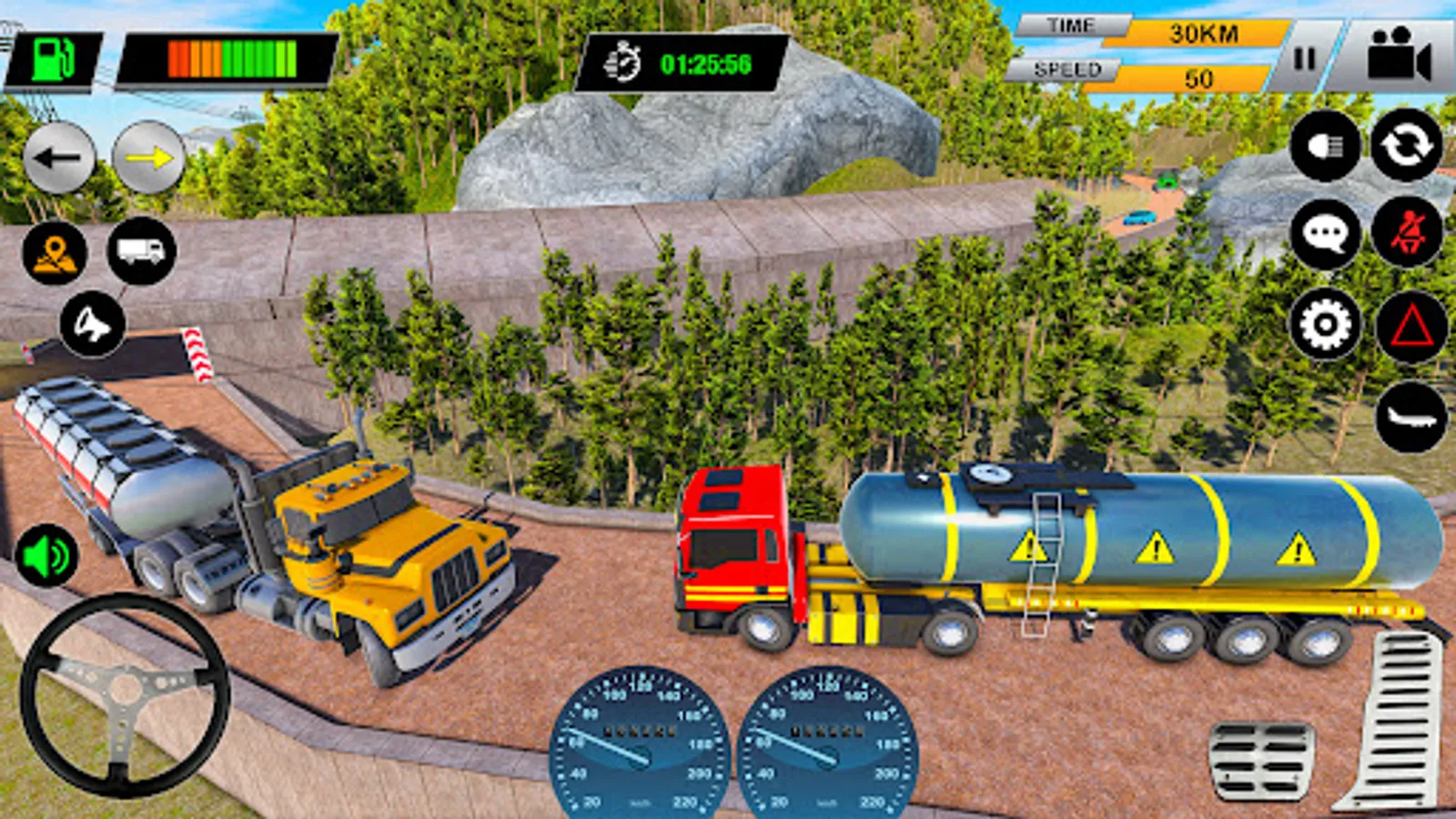The image size is (1456, 819).
Task: Activate the red hazard triangle
Action: click(x=1411, y=327)
